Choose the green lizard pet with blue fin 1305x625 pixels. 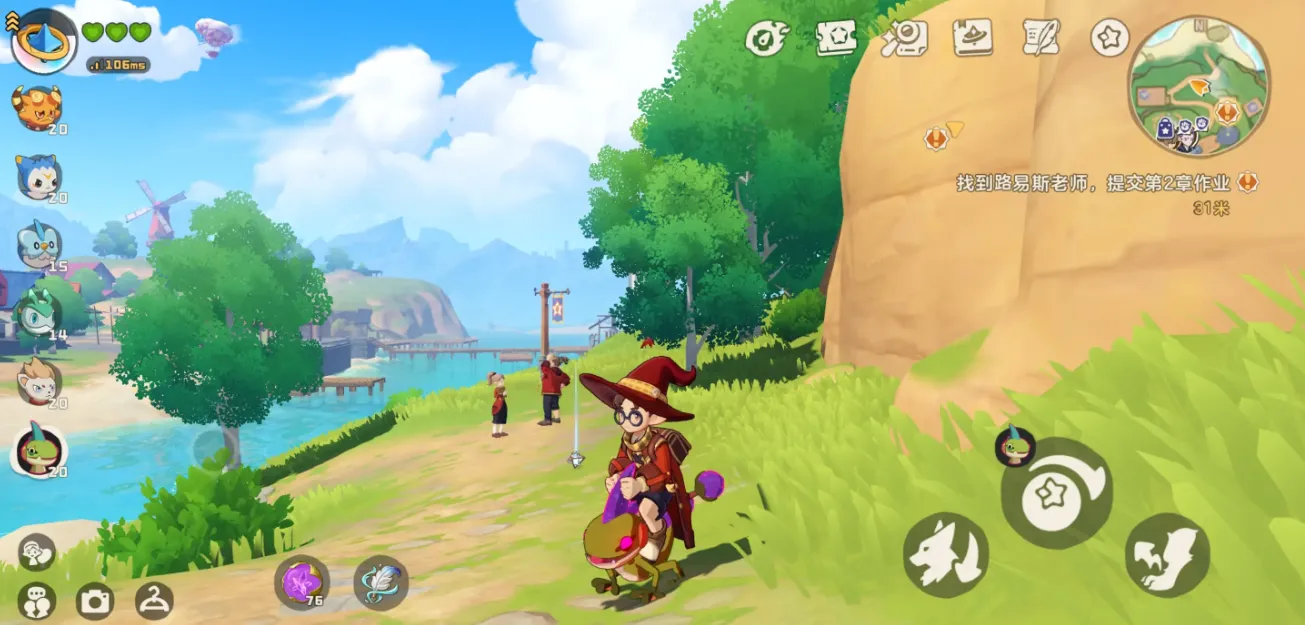point(40,451)
